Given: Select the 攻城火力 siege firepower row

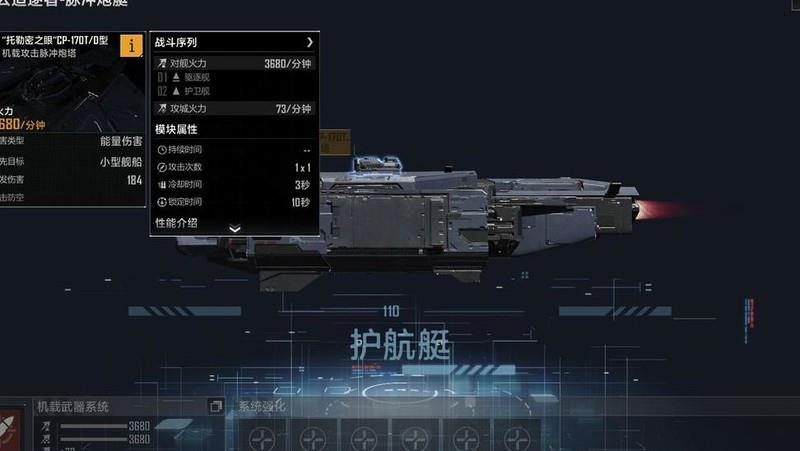Looking at the screenshot, I should [x=235, y=108].
